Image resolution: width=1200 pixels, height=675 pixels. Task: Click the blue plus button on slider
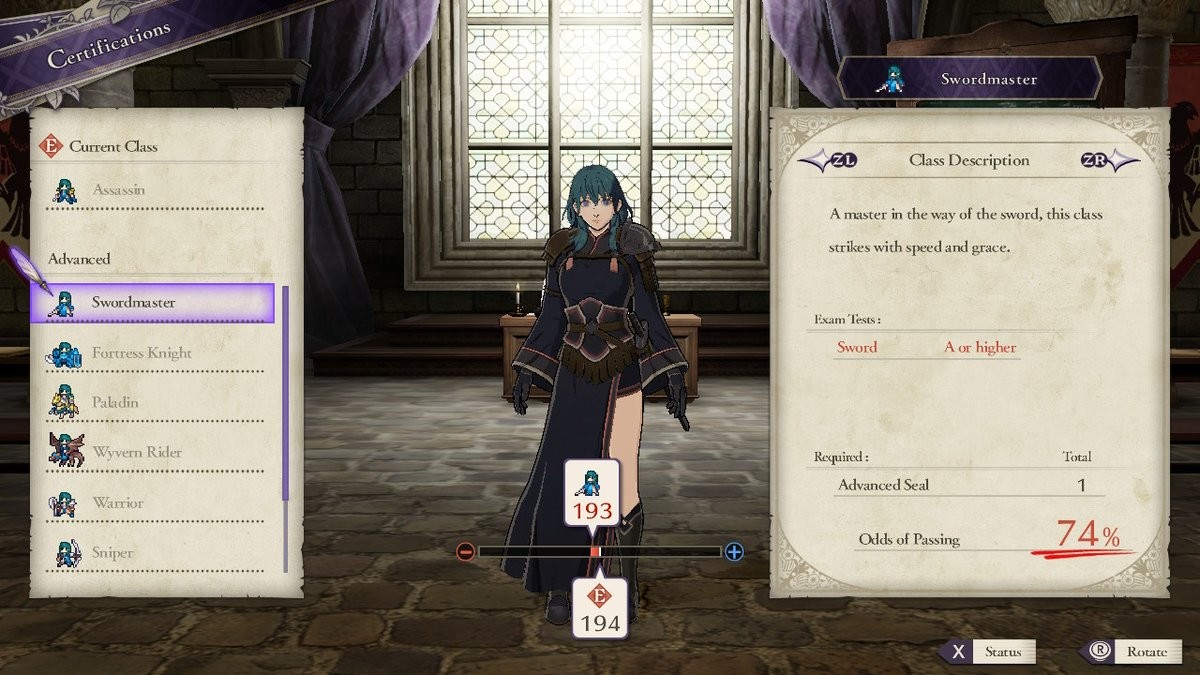tap(734, 552)
